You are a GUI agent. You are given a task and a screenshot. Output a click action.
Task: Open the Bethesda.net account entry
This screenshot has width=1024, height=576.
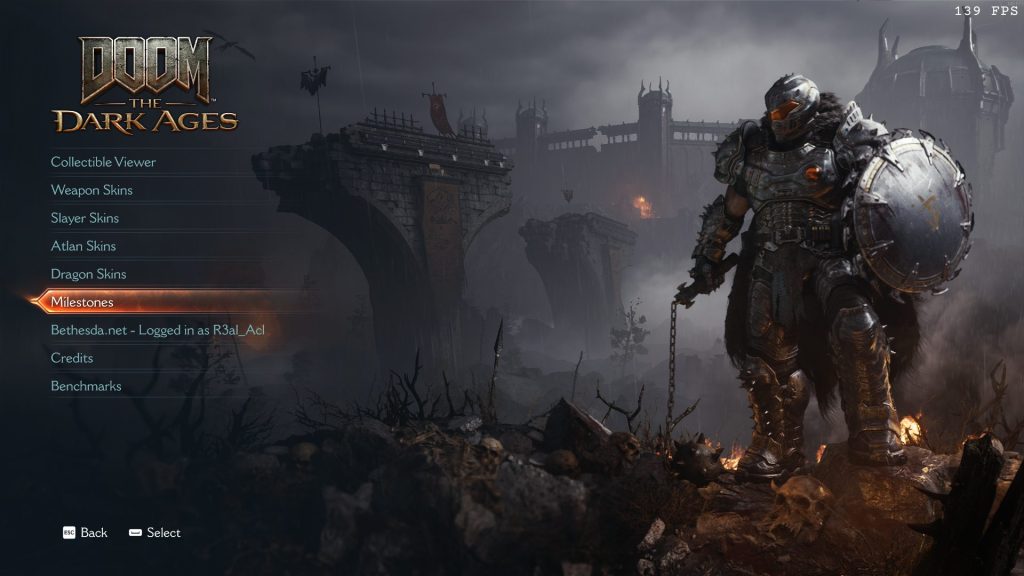click(157, 330)
